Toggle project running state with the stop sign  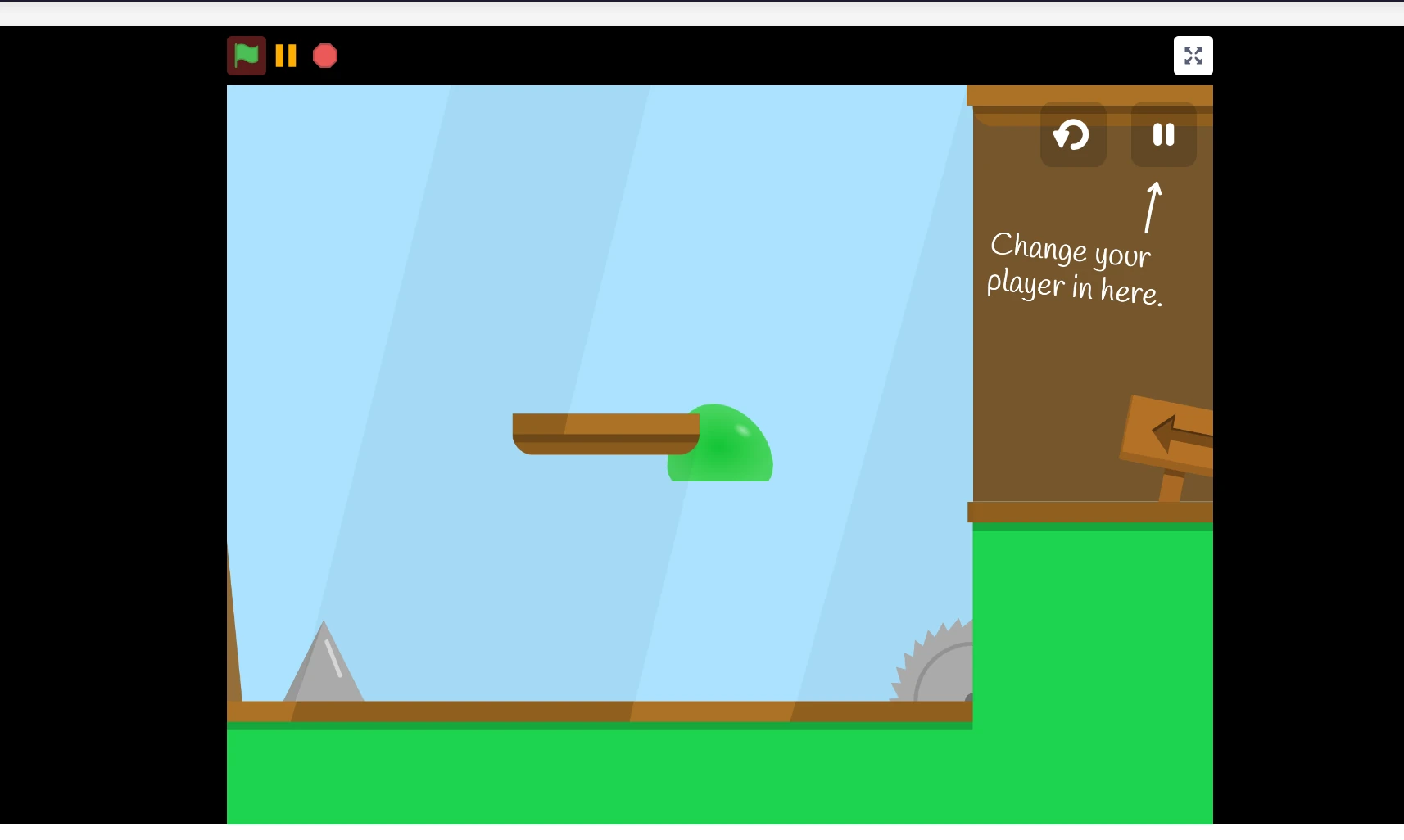324,56
